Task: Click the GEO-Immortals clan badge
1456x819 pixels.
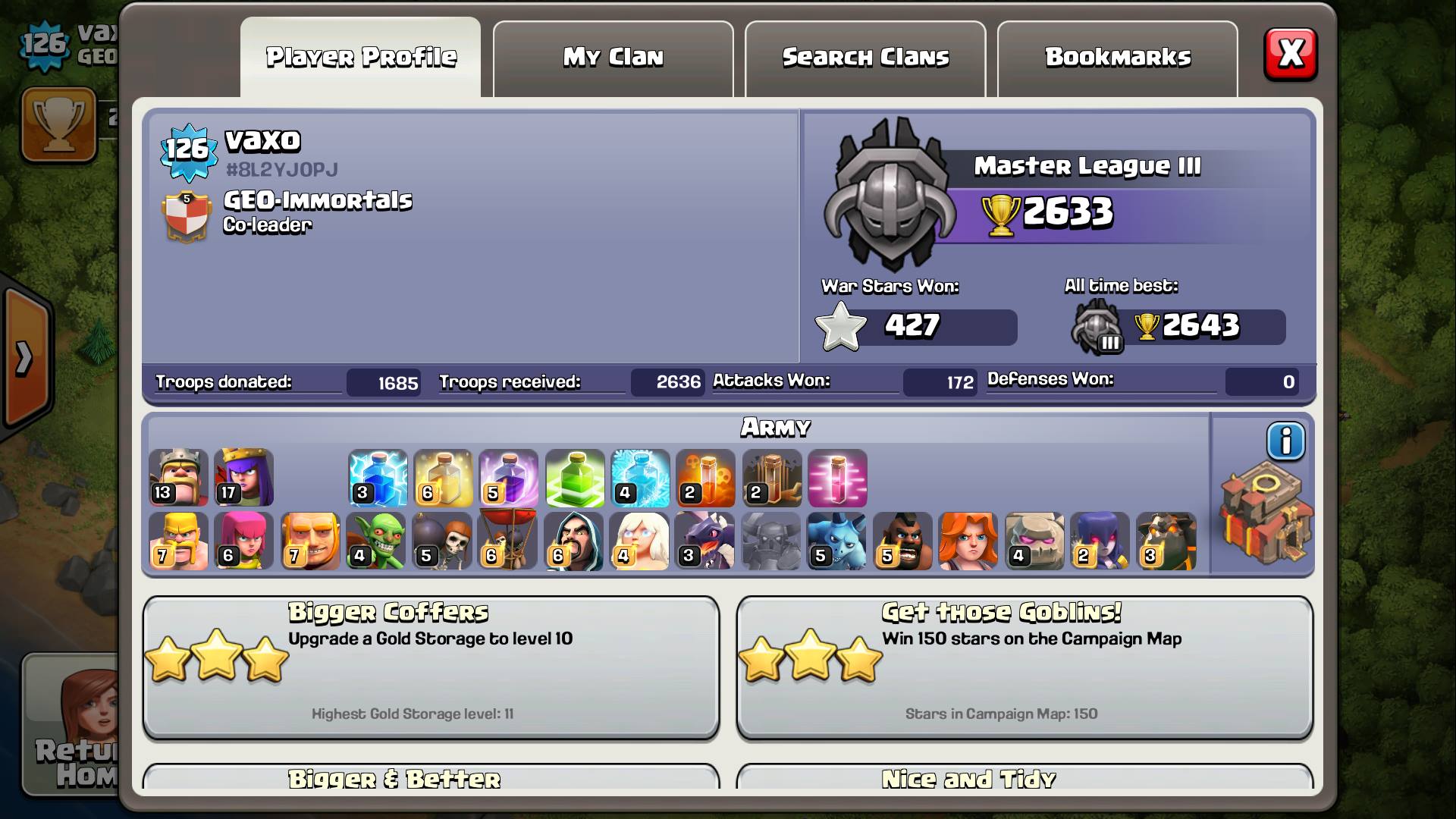Action: click(186, 217)
